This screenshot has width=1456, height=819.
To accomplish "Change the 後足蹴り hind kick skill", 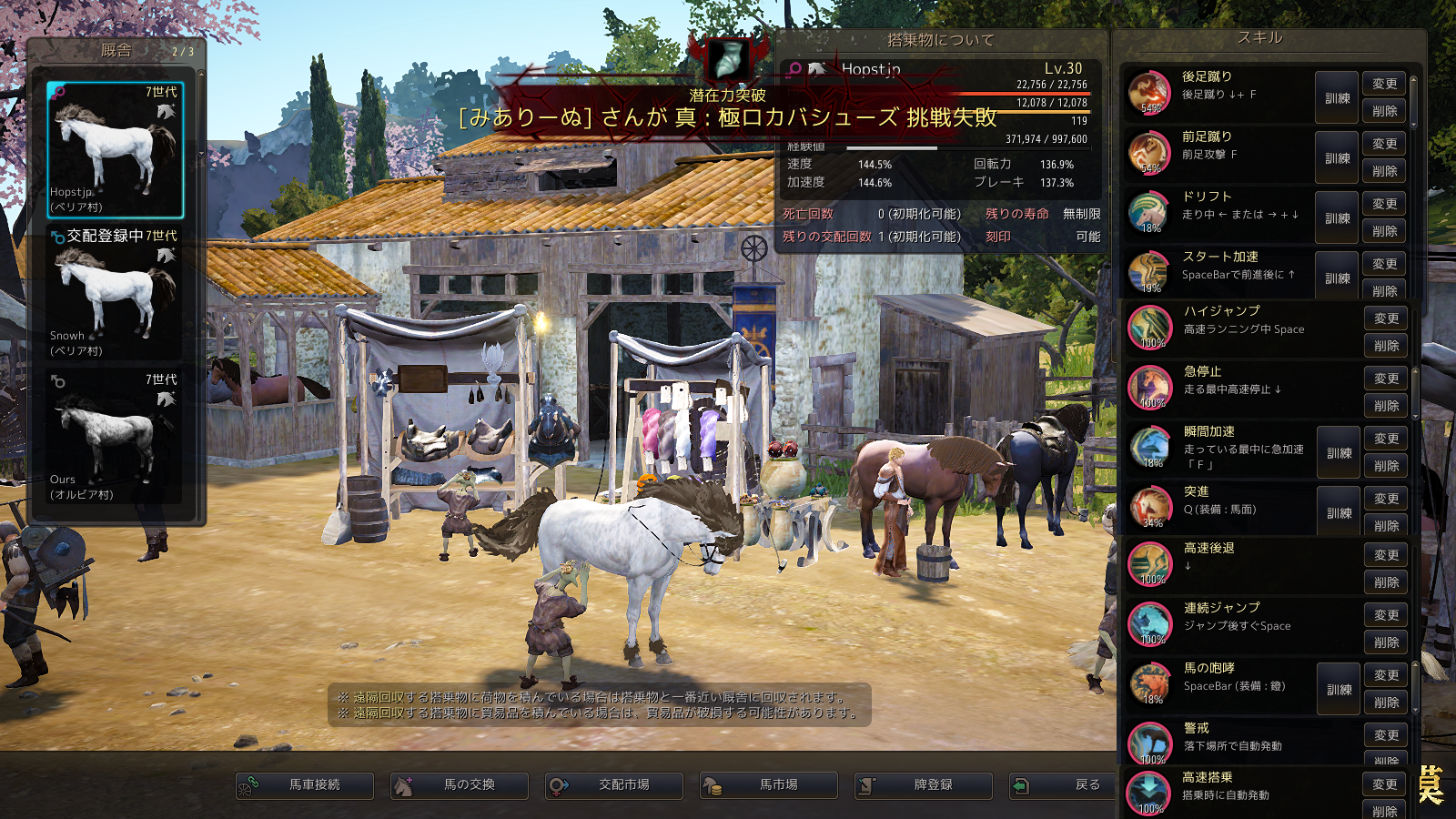I will click(x=1384, y=84).
